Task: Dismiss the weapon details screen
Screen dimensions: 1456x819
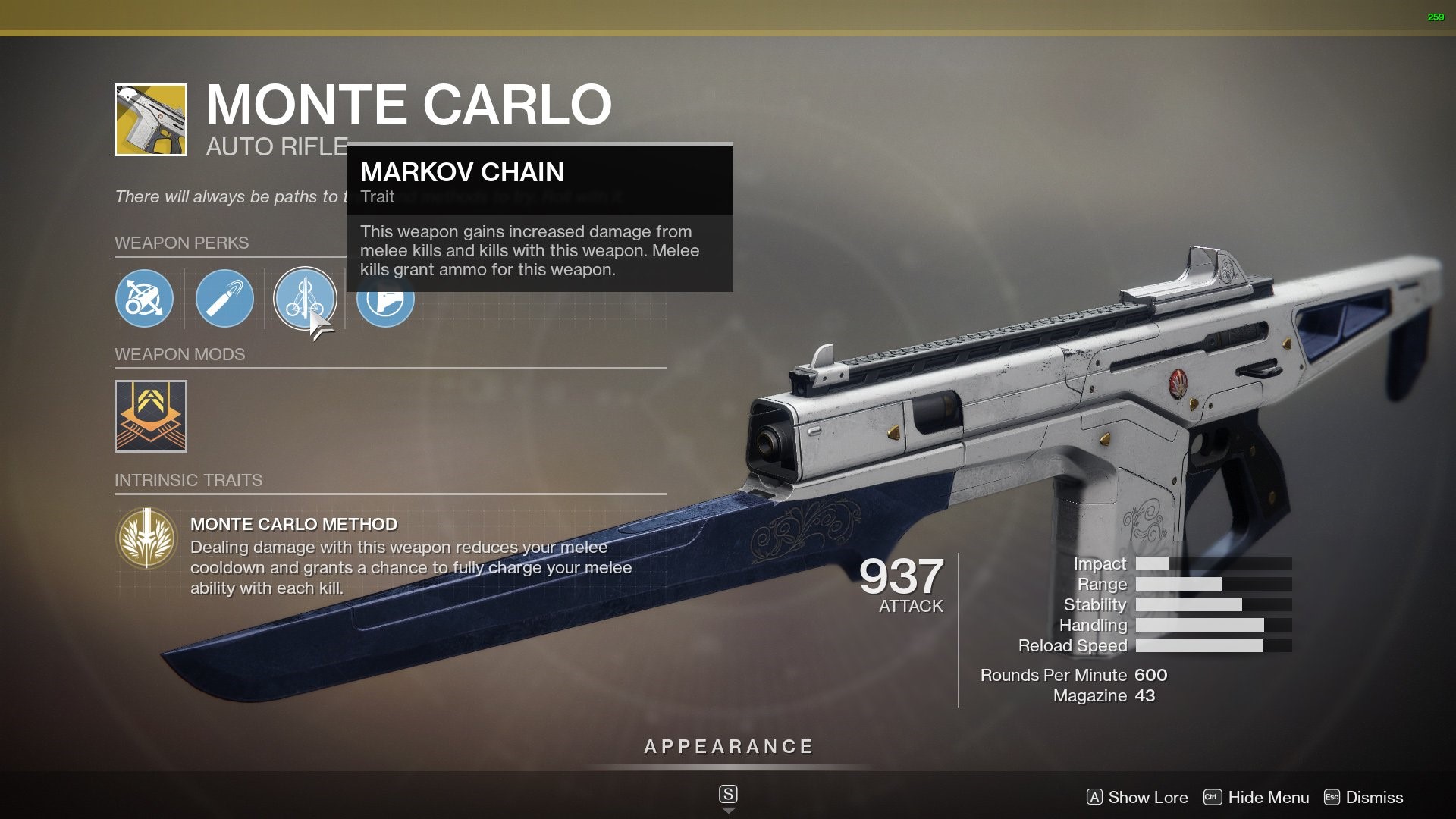Action: tap(1363, 797)
